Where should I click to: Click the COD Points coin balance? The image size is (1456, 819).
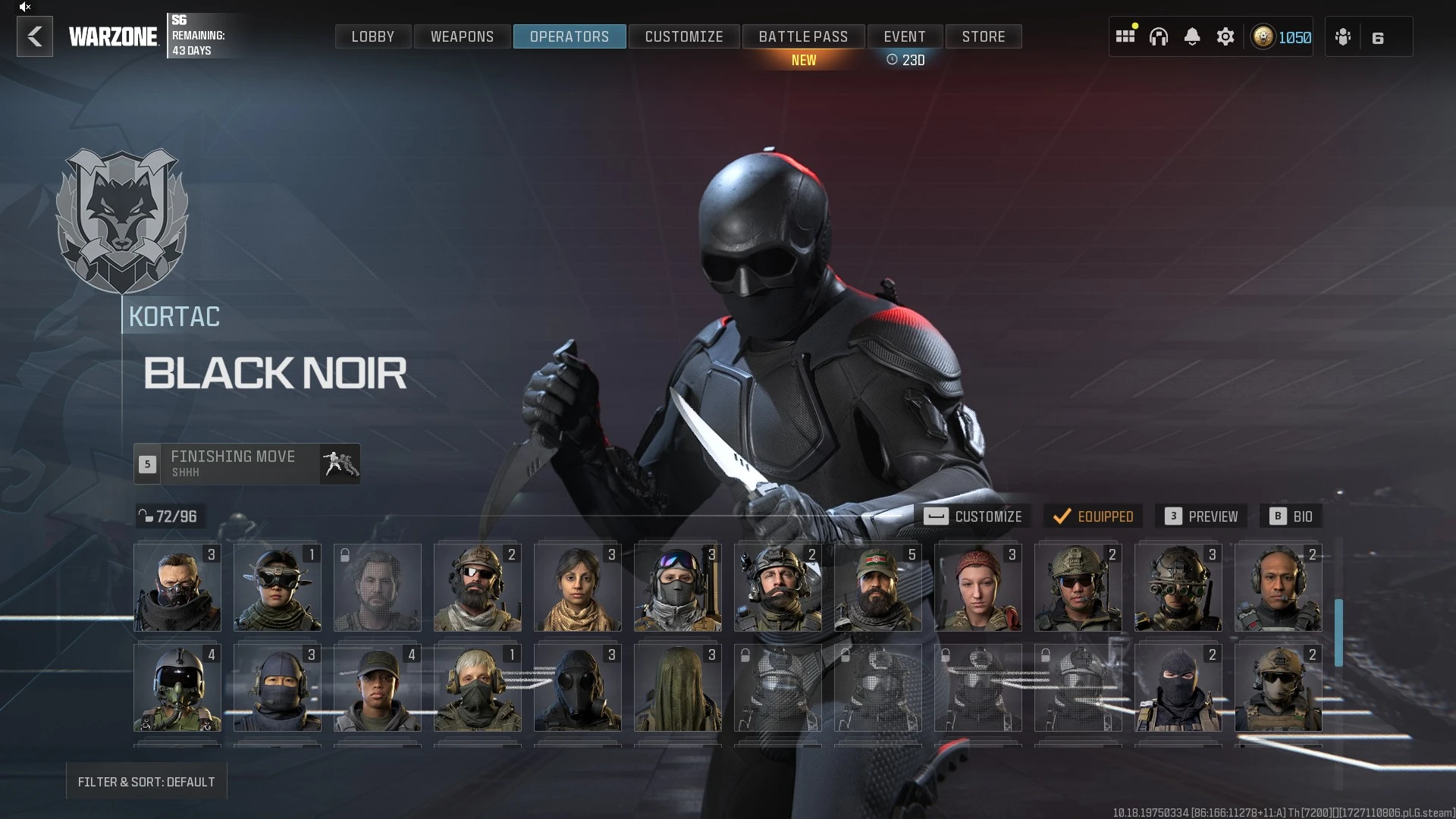(x=1280, y=36)
